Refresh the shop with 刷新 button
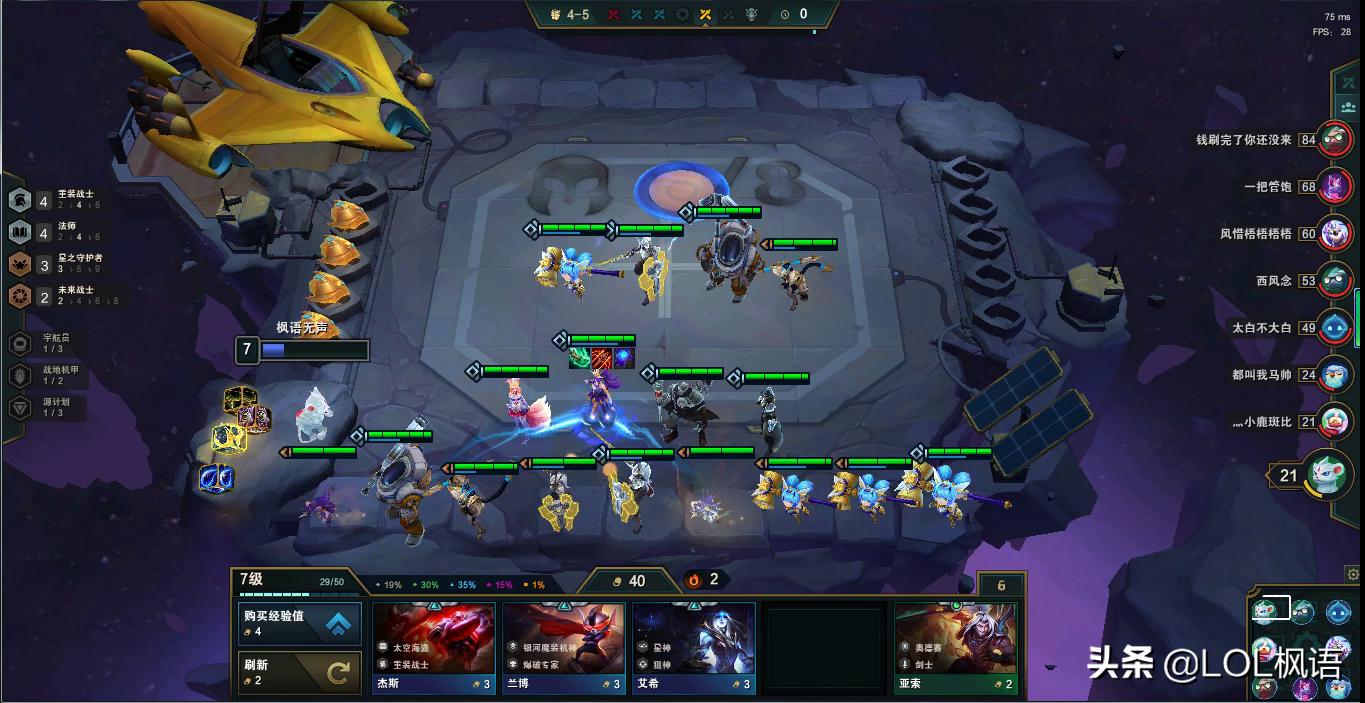Screen dimensions: 1365x703 300,672
